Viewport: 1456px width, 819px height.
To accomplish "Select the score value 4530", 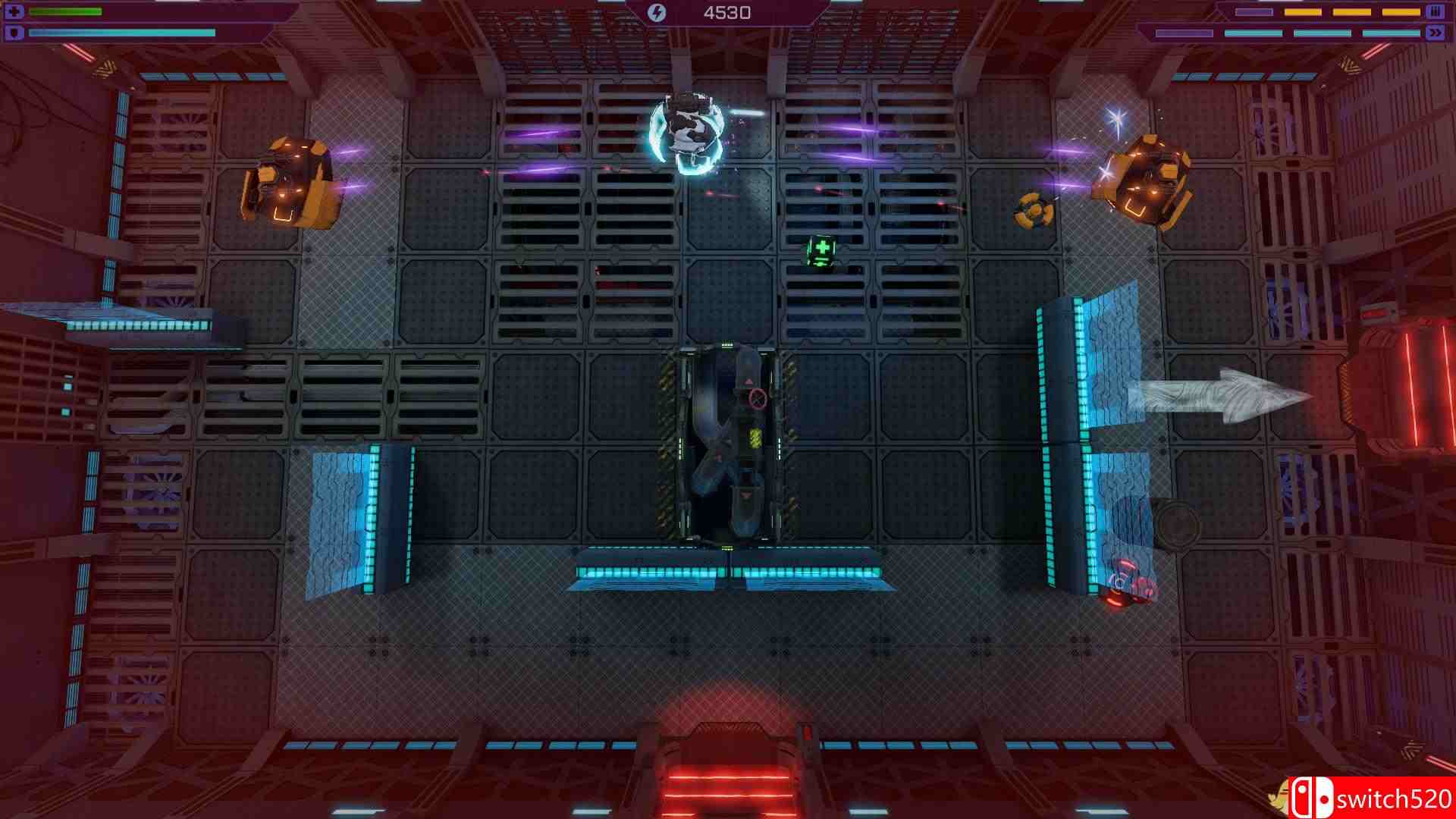I will click(726, 11).
